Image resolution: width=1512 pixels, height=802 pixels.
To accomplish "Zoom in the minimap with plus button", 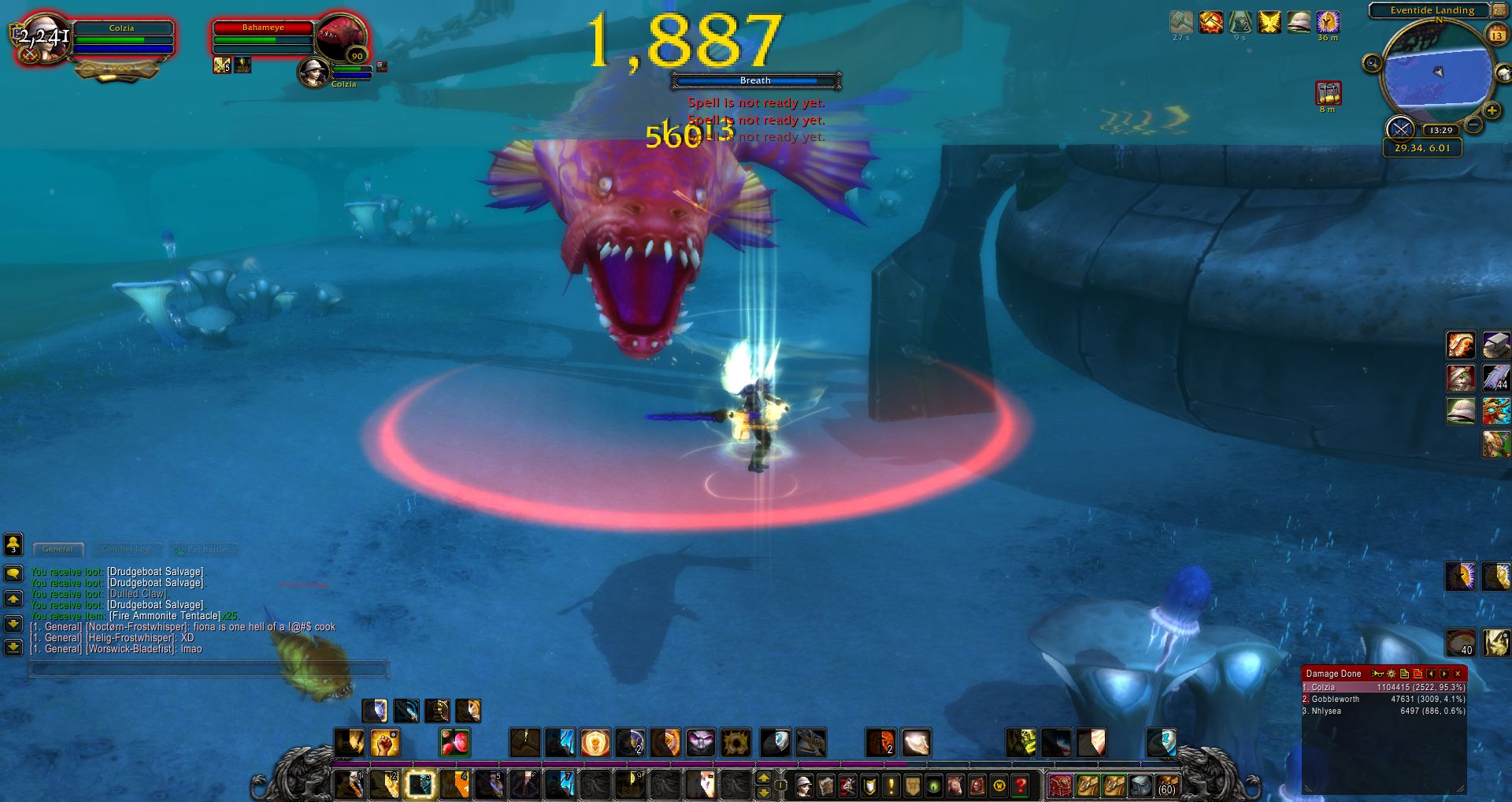I will pyautogui.click(x=1491, y=111).
